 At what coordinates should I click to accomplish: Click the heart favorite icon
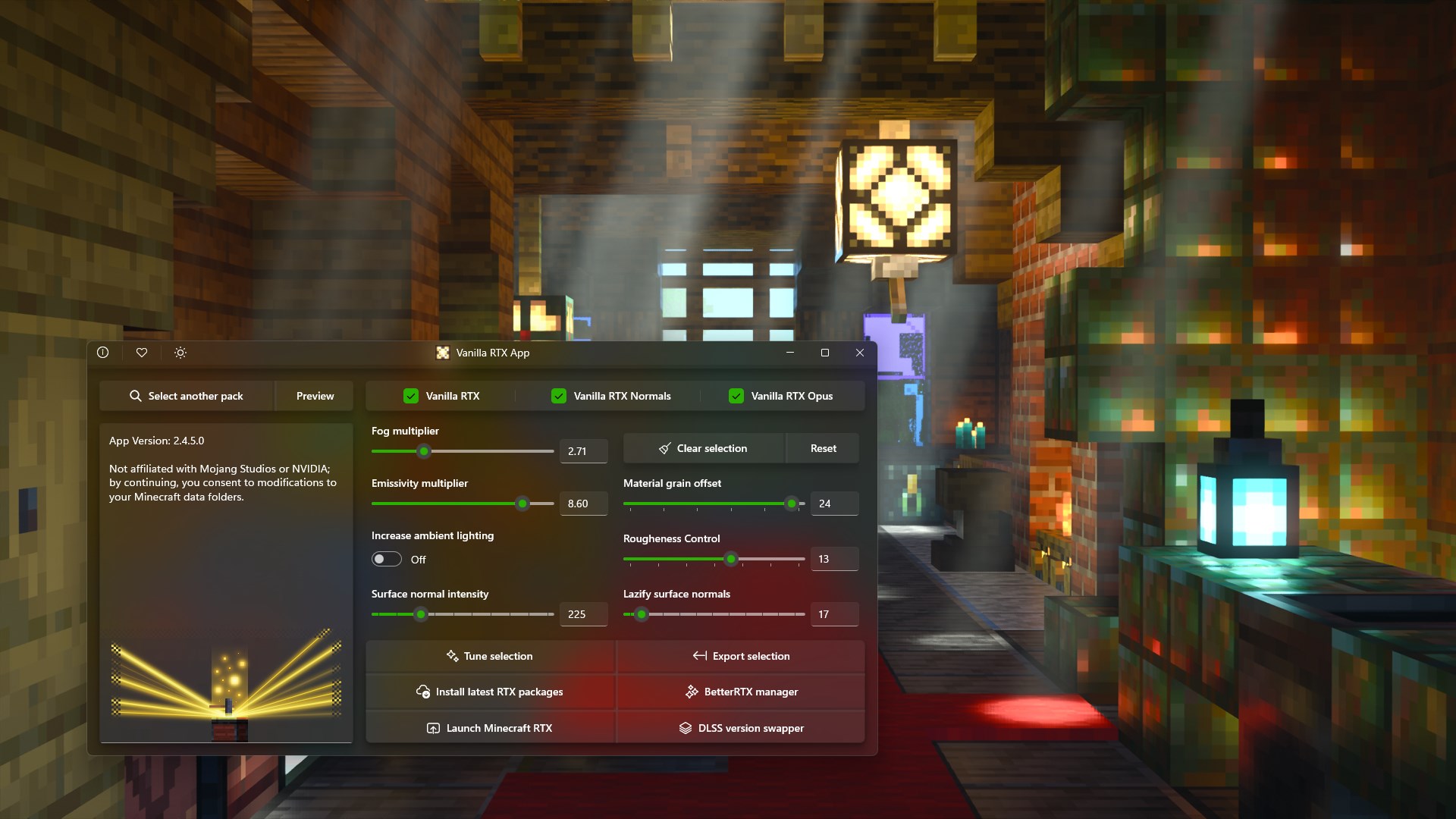(x=142, y=353)
